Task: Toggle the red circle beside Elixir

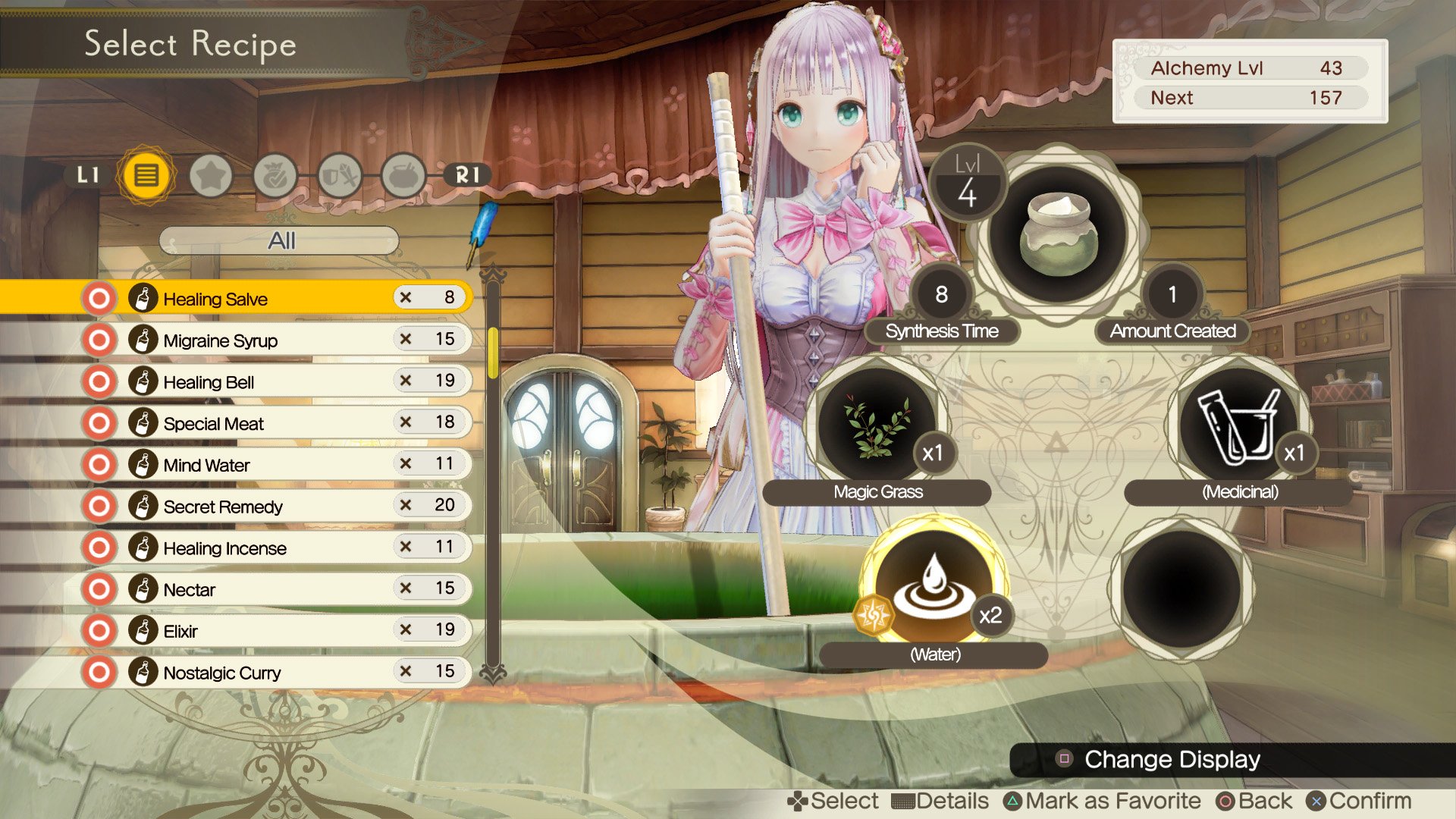Action: (99, 630)
